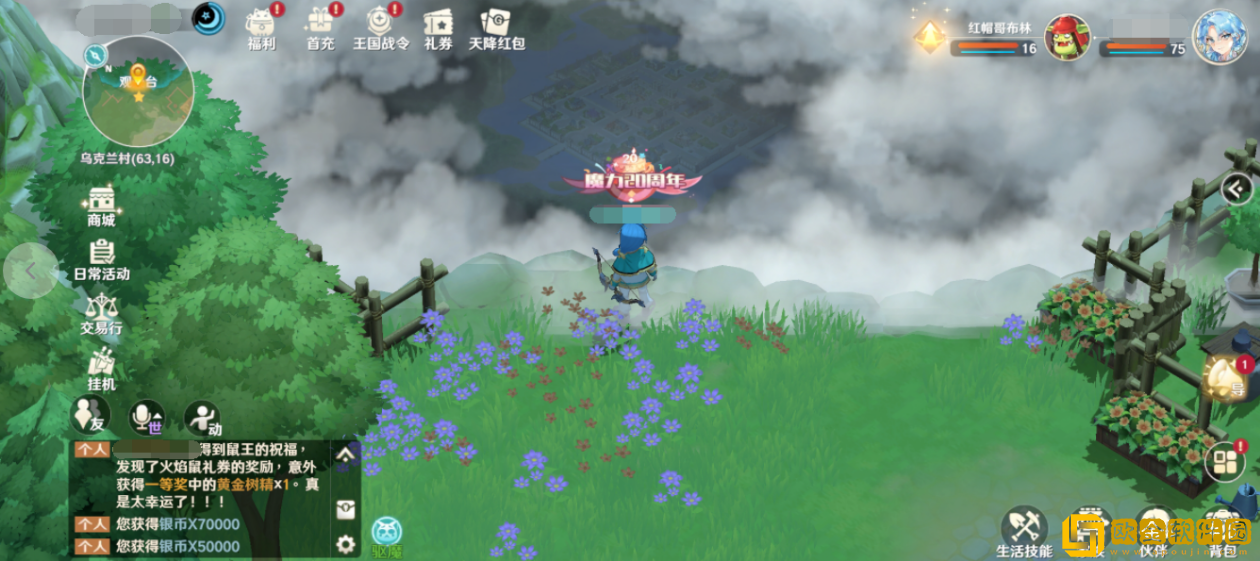1260x561 pixels.
Task: Click the compass icon beside the minimap
Action: [x=97, y=53]
